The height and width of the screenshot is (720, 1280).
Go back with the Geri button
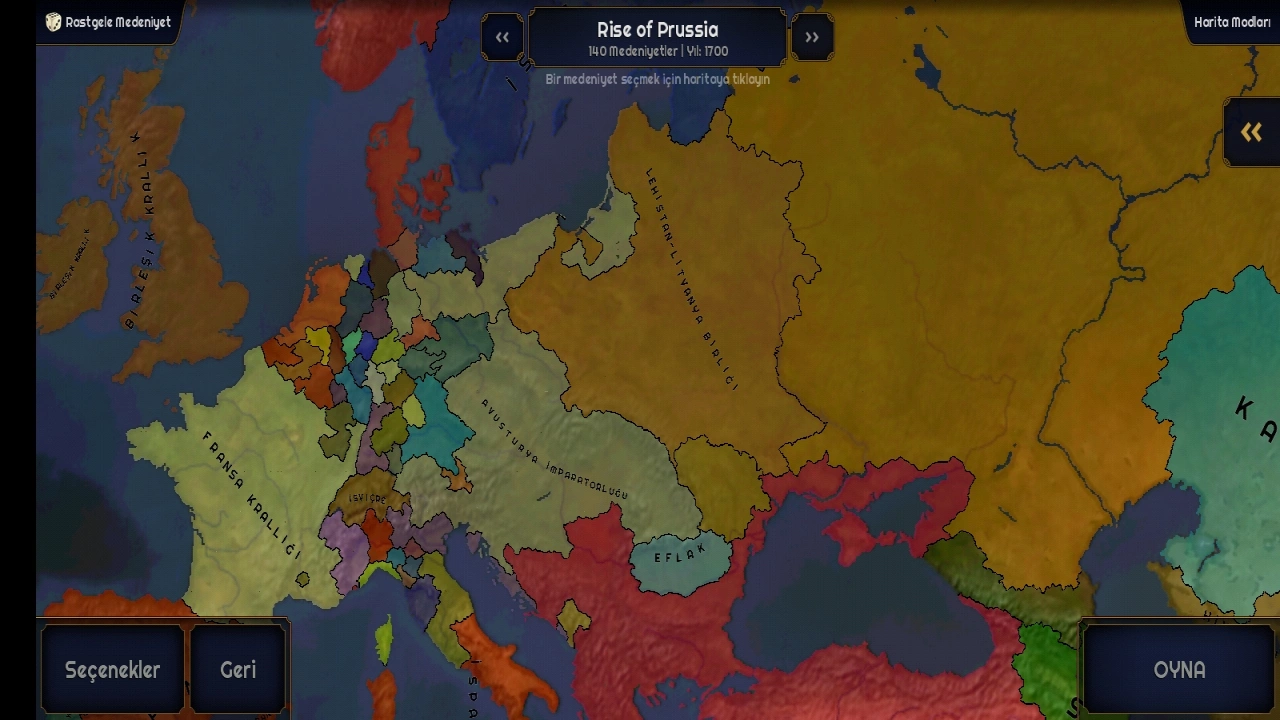[x=238, y=669]
